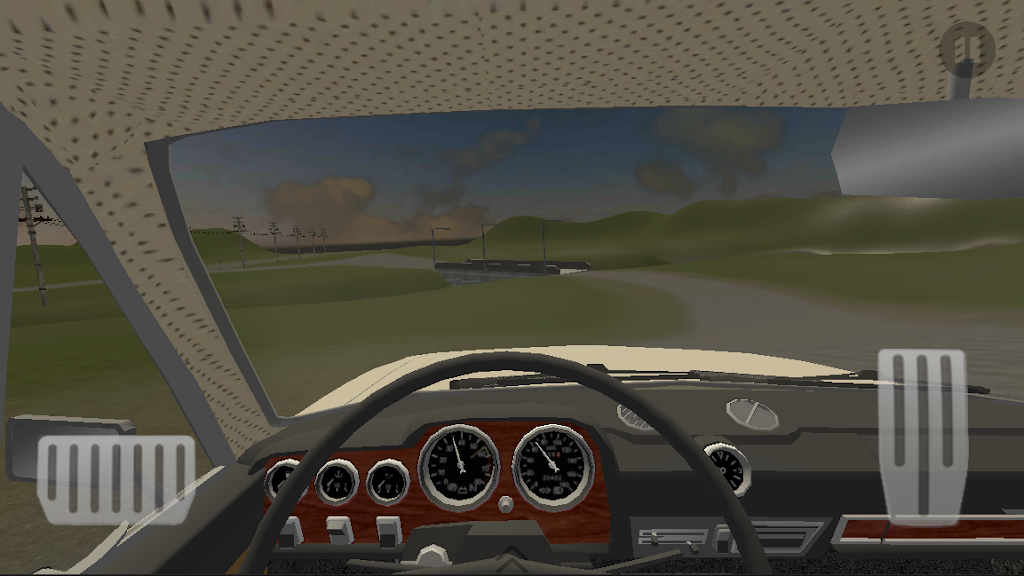
Task: Tap the pause button
Action: [x=967, y=47]
